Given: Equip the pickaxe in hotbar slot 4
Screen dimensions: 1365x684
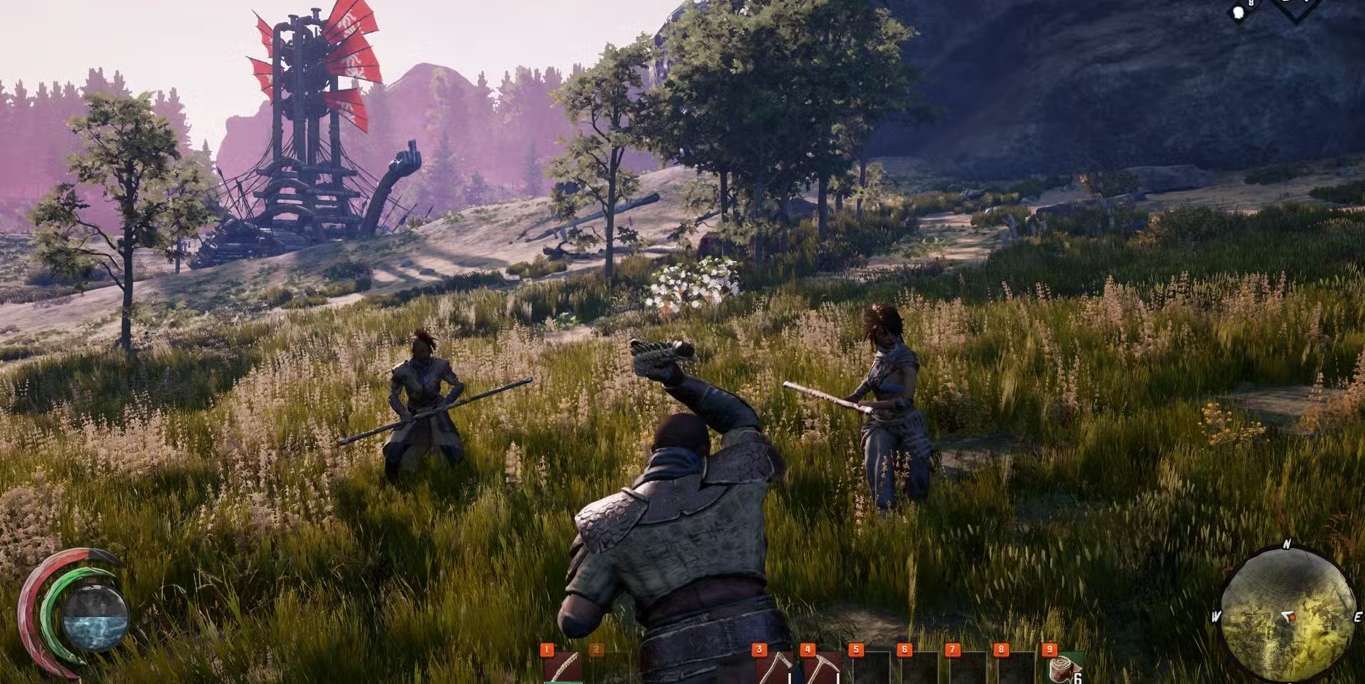Looking at the screenshot, I should pyautogui.click(x=823, y=667).
